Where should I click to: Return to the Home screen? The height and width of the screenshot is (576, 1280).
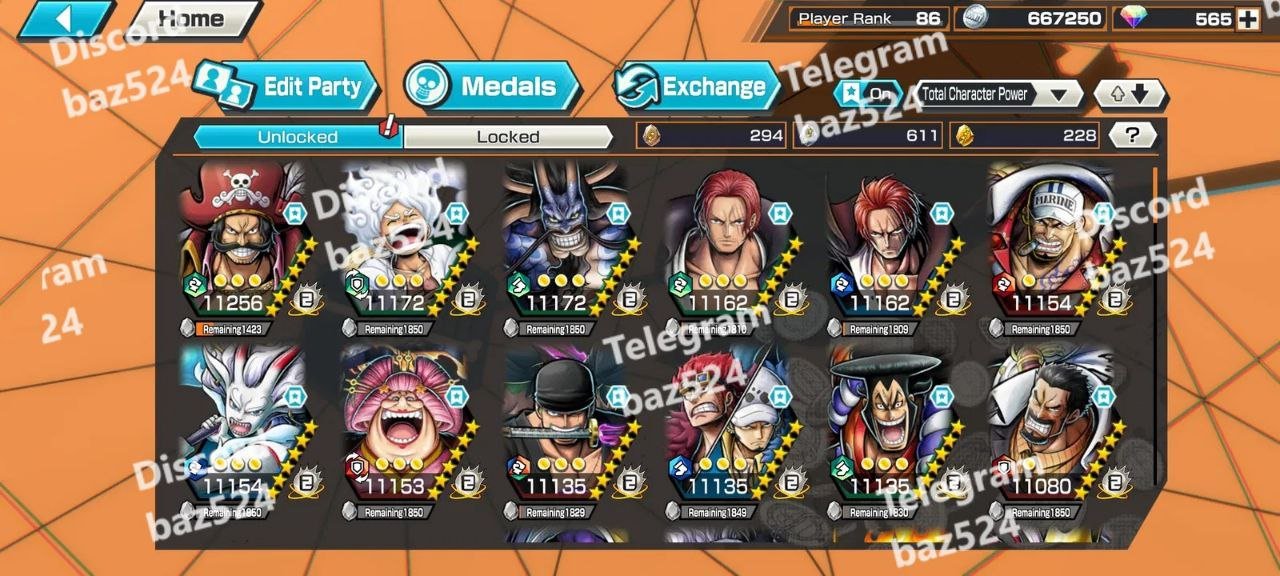[x=195, y=19]
